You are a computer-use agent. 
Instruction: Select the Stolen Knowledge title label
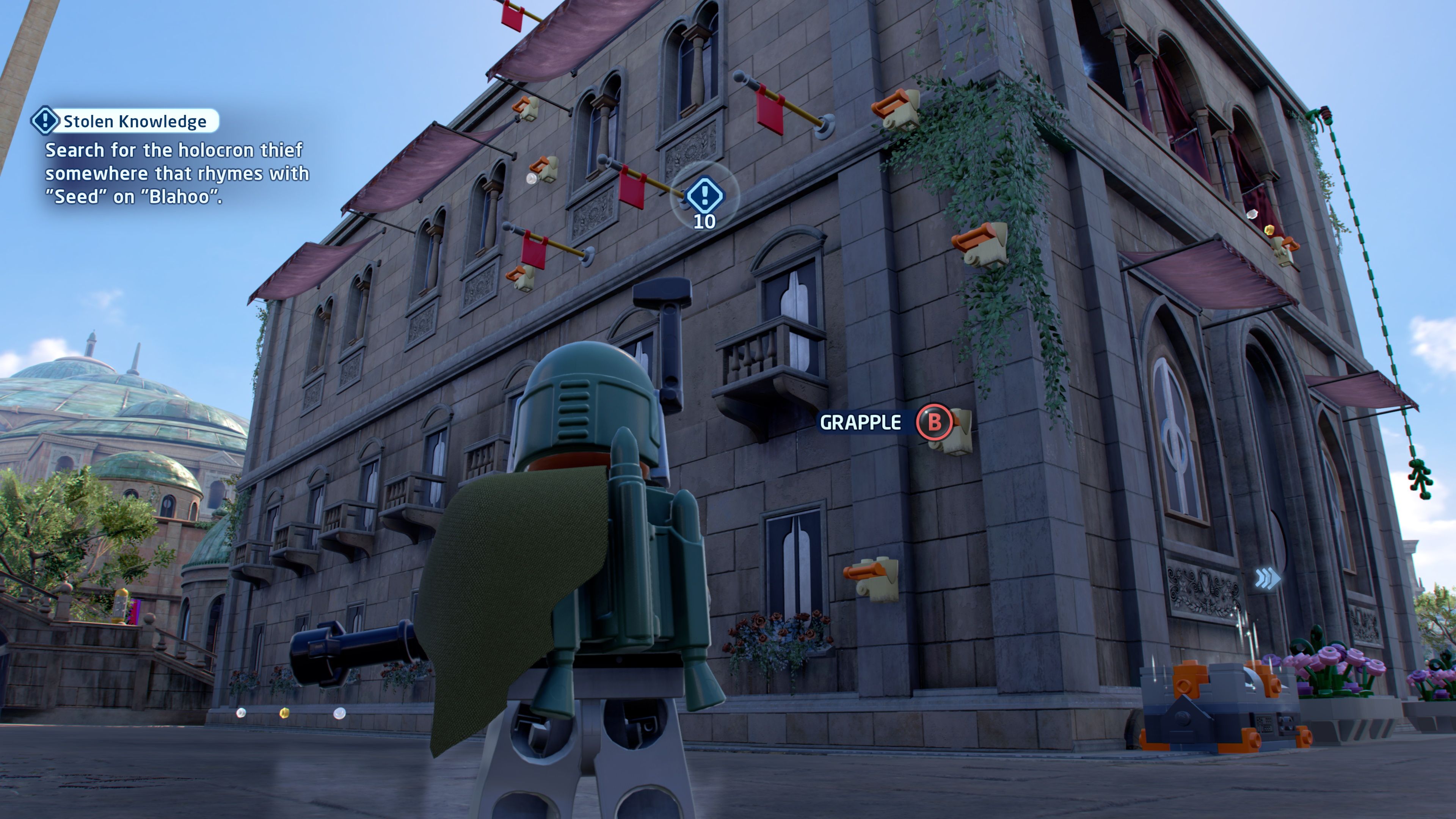[x=136, y=121]
